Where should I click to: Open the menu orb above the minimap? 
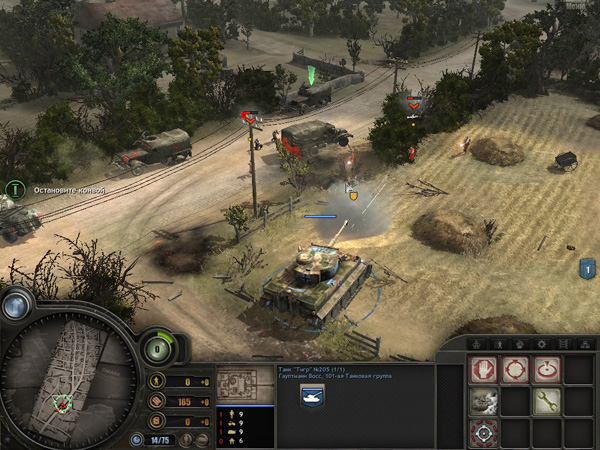pos(15,306)
